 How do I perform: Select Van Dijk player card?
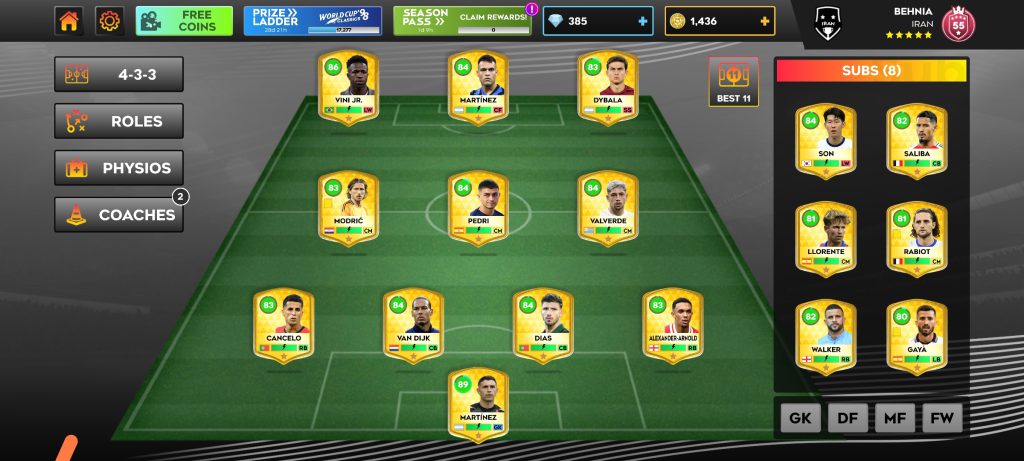[413, 327]
